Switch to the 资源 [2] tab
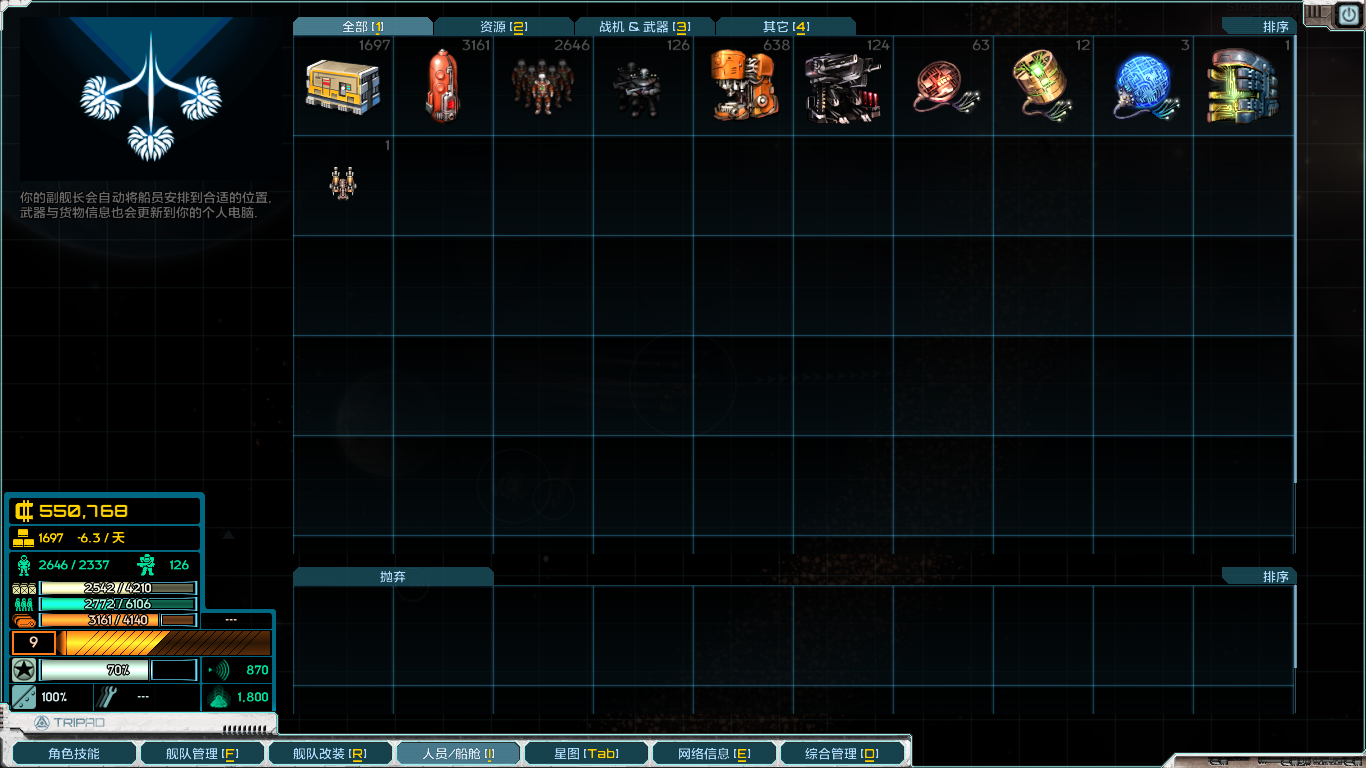1366x768 pixels. [x=503, y=27]
